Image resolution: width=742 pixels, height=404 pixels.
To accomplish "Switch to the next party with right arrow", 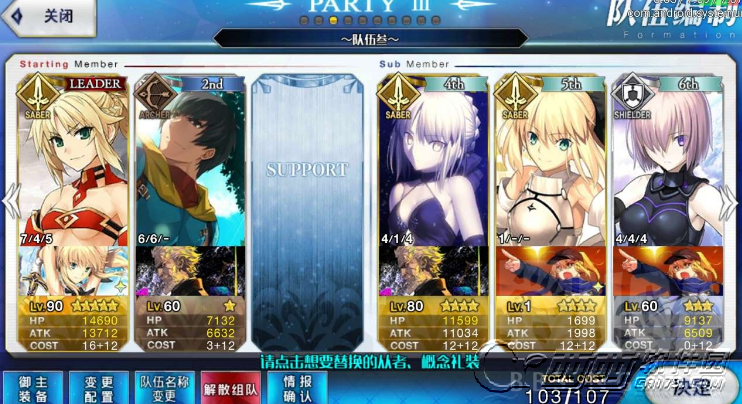I will point(733,200).
